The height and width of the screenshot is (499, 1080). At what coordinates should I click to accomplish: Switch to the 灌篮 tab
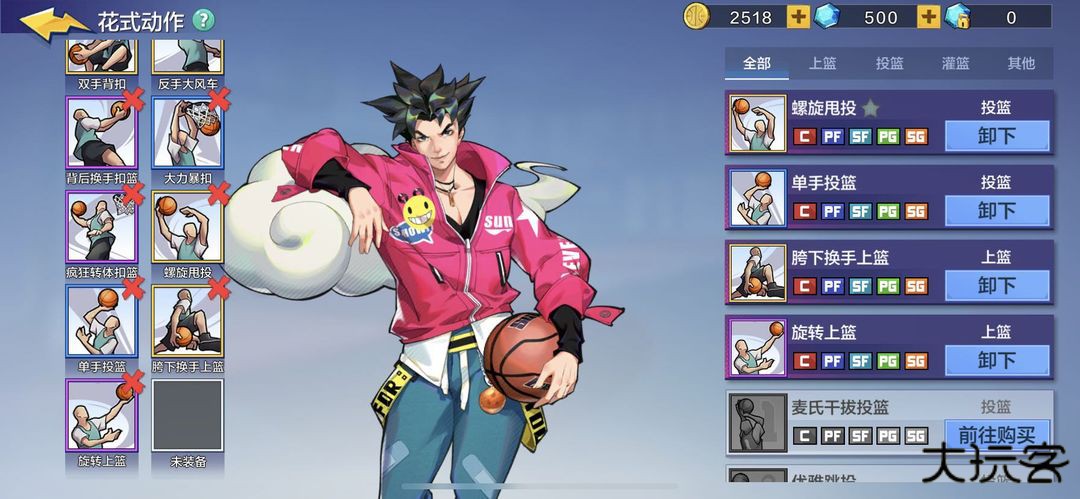(x=955, y=63)
